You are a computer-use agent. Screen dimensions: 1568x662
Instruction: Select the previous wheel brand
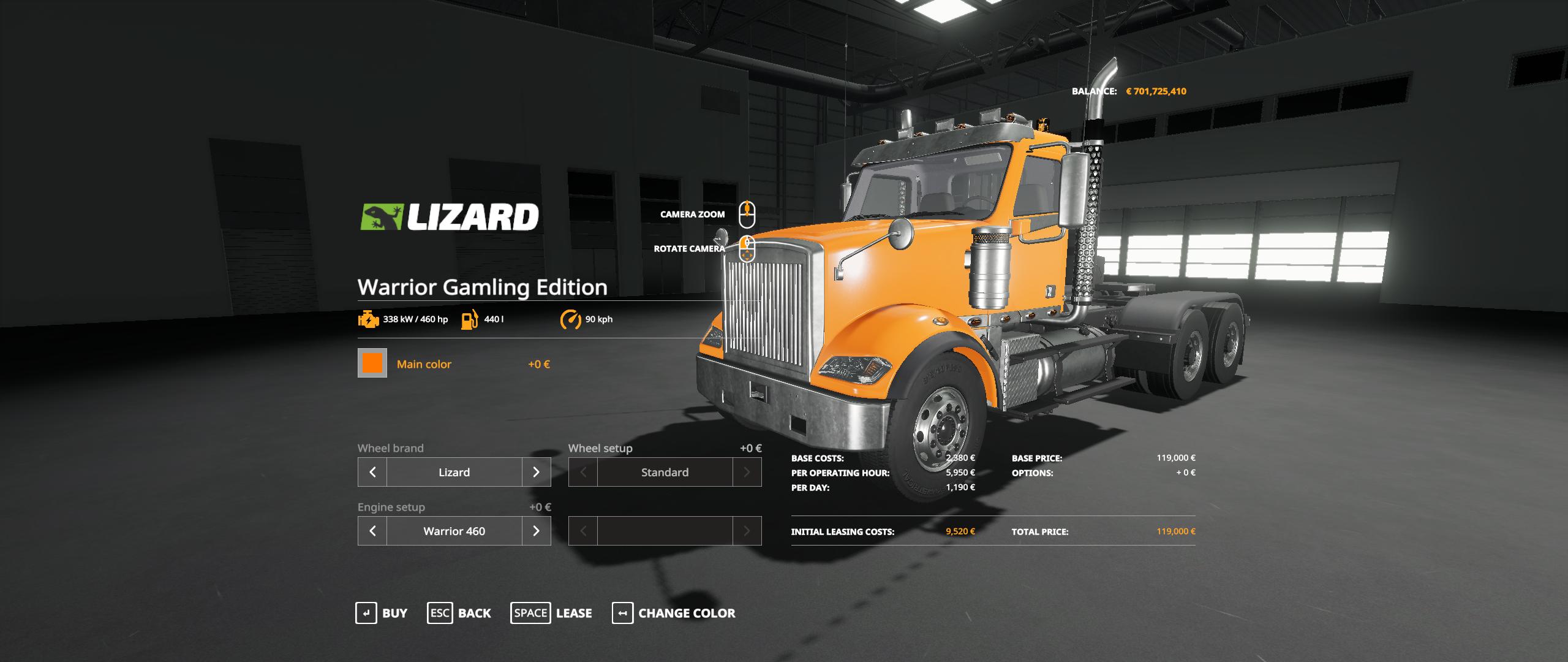pyautogui.click(x=372, y=472)
